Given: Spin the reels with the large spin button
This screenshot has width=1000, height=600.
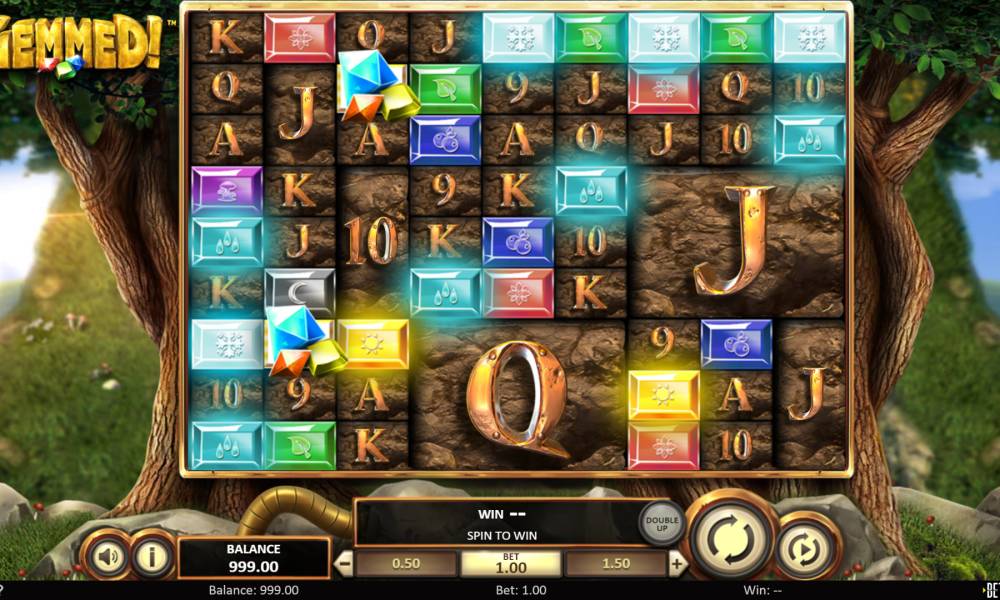Looking at the screenshot, I should pyautogui.click(x=733, y=537).
